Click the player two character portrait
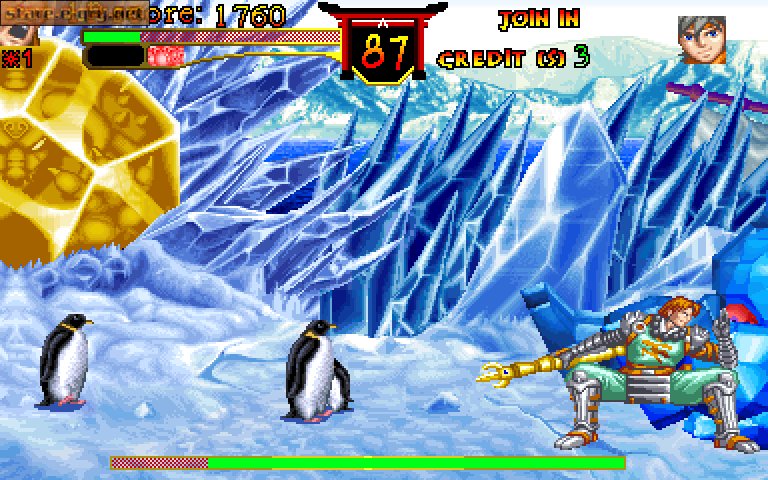Image resolution: width=768 pixels, height=480 pixels. coord(701,39)
